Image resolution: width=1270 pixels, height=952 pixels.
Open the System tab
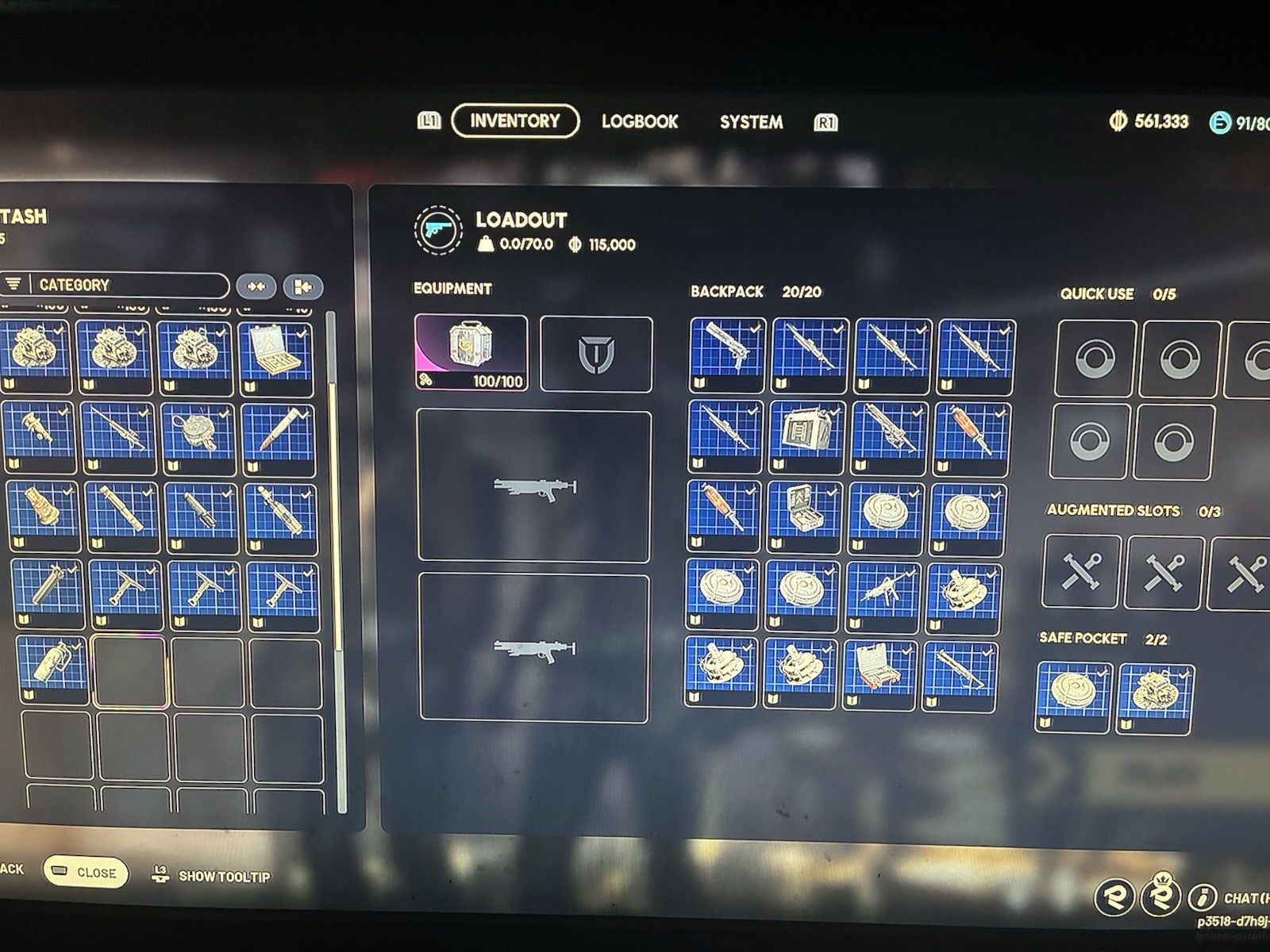pos(751,121)
